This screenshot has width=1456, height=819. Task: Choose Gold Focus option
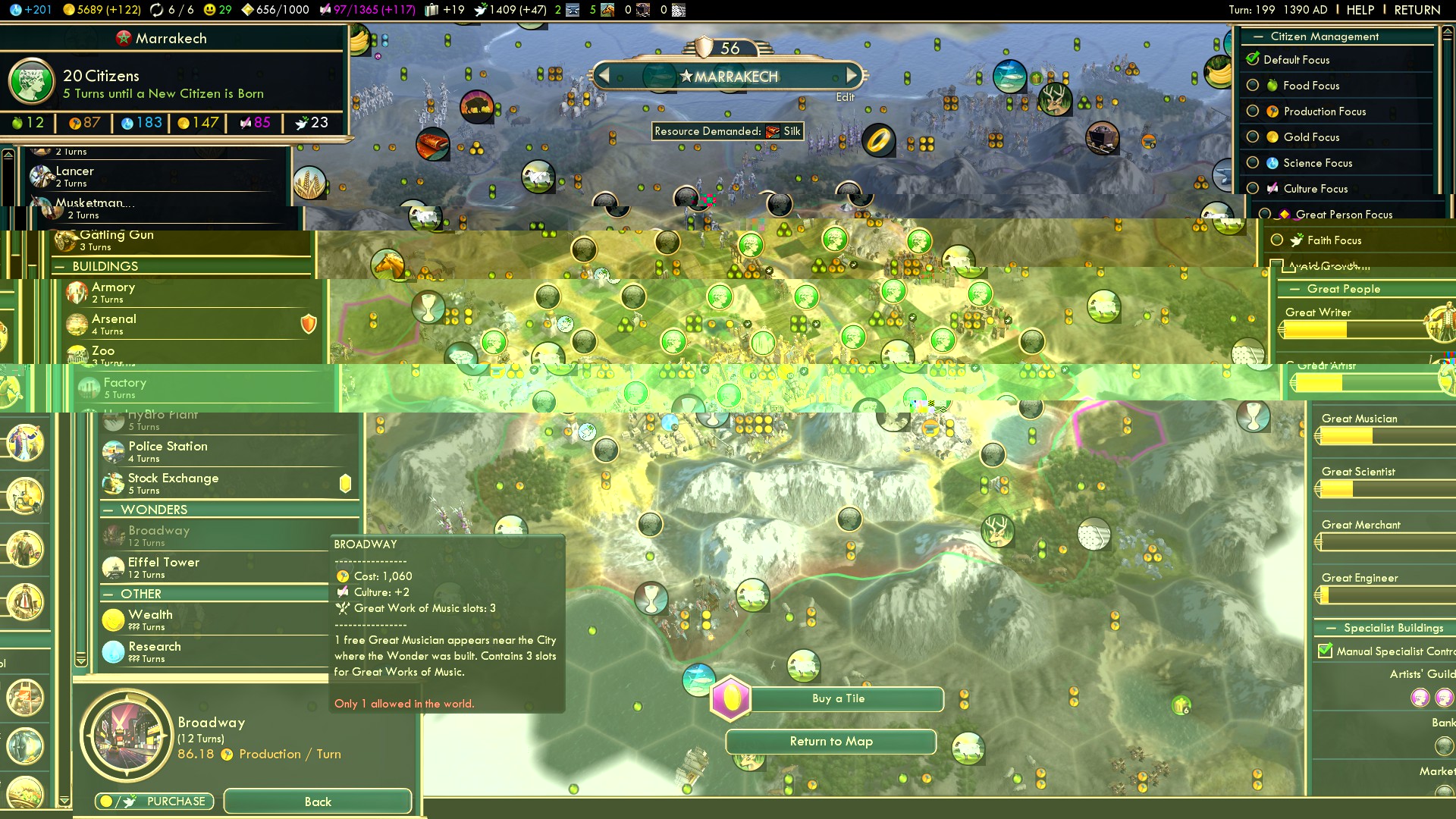pos(1253,137)
